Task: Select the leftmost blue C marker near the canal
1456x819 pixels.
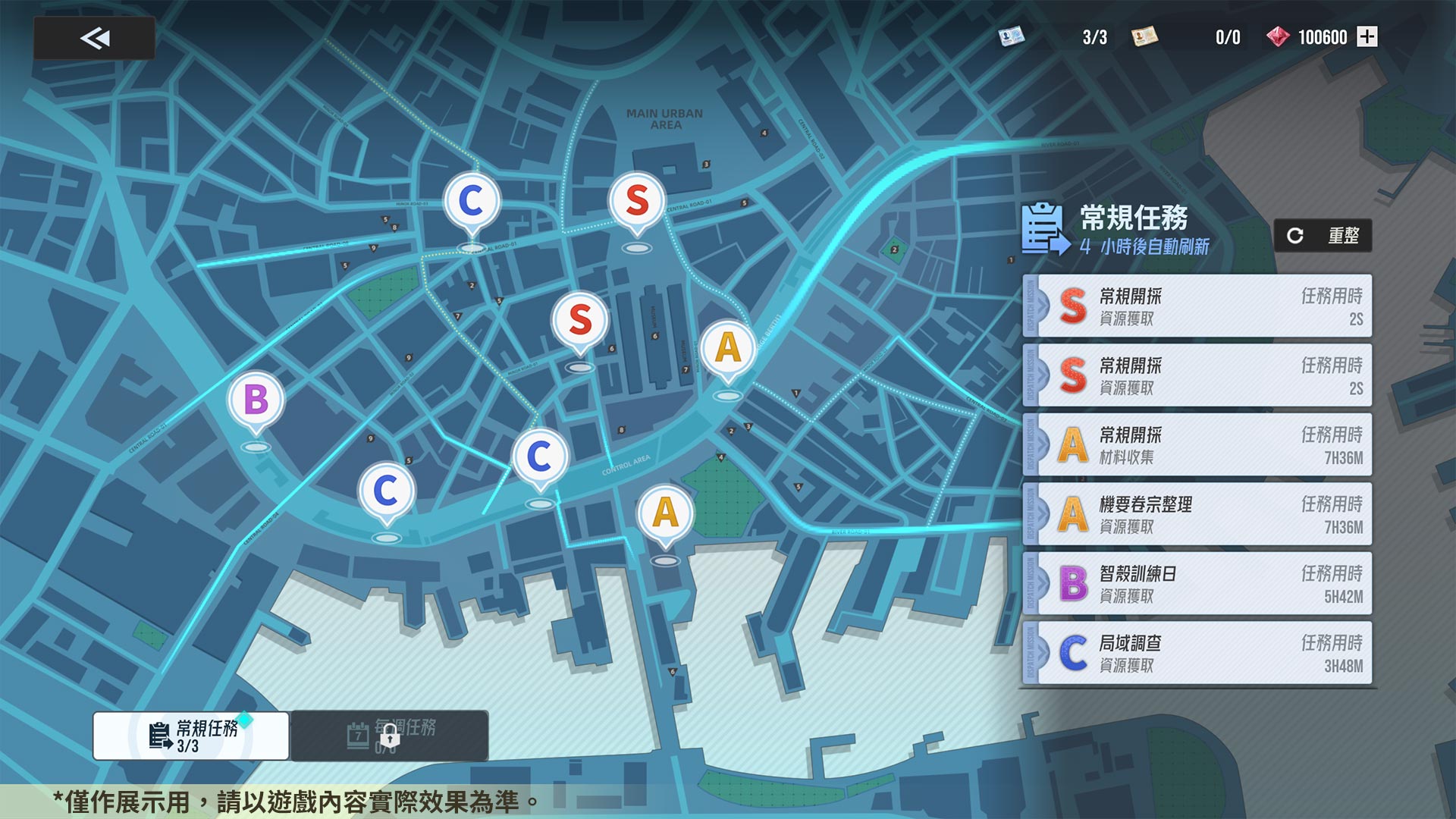Action: point(388,490)
